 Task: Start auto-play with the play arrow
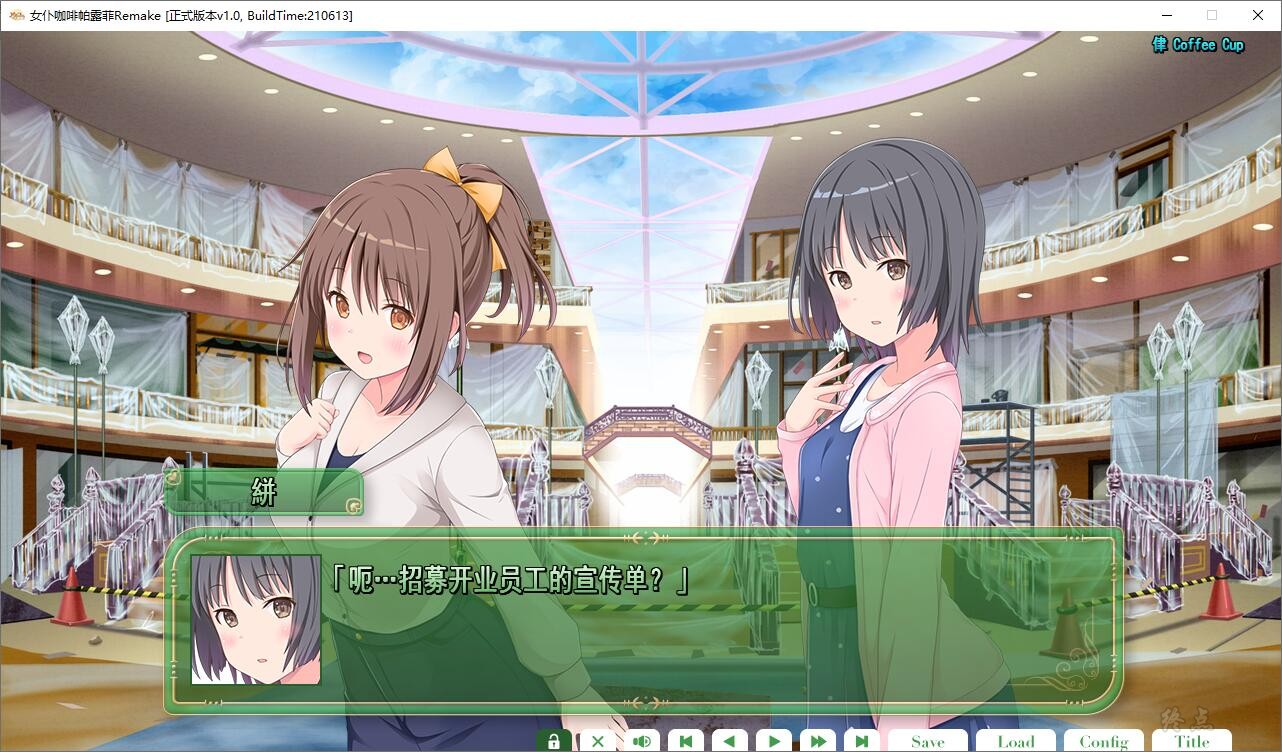[773, 741]
